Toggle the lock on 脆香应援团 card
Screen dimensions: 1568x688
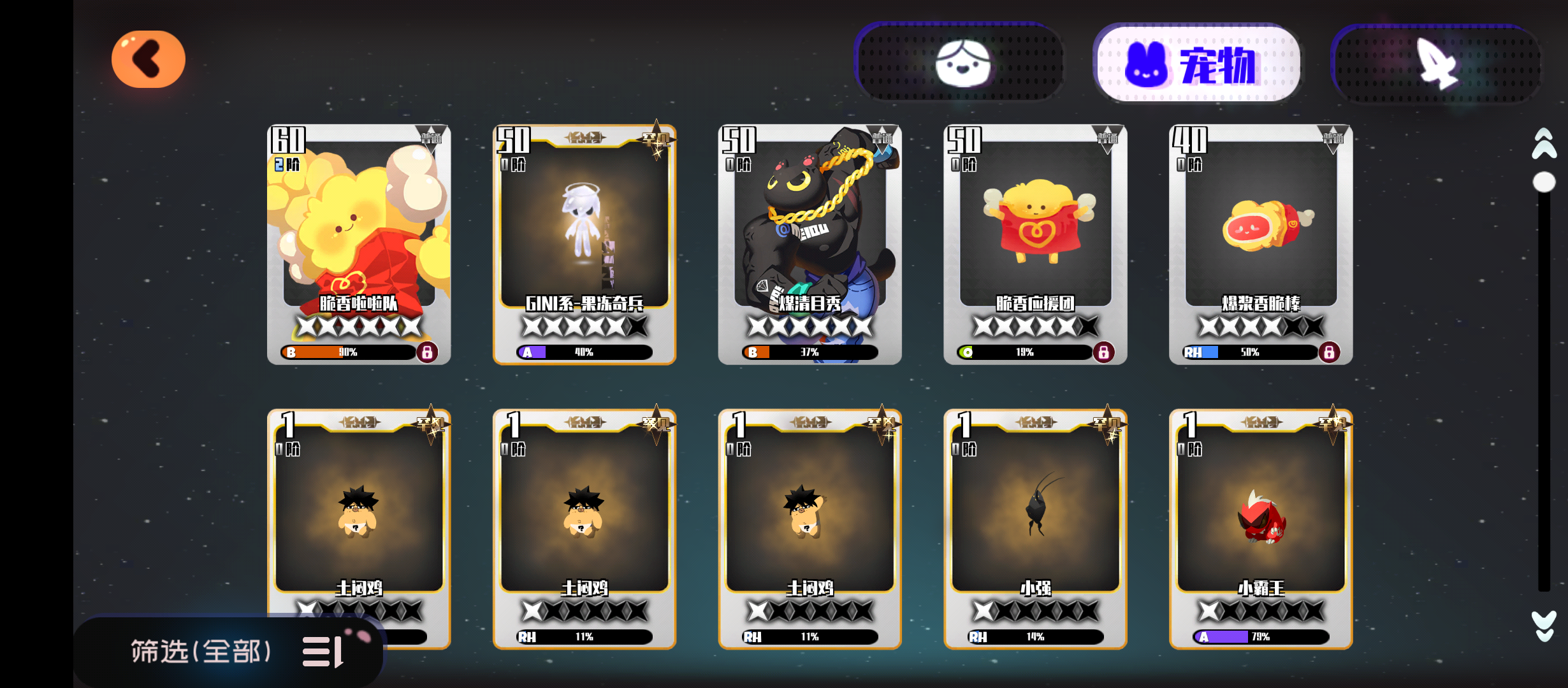pyautogui.click(x=1103, y=352)
